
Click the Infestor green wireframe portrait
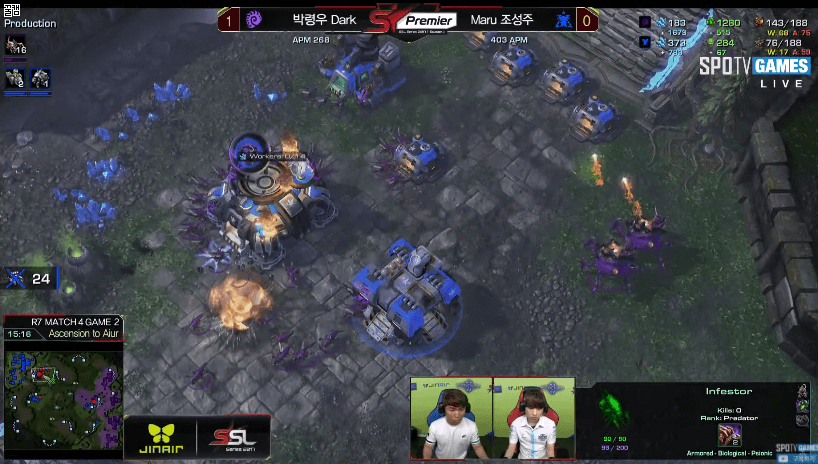pyautogui.click(x=611, y=409)
